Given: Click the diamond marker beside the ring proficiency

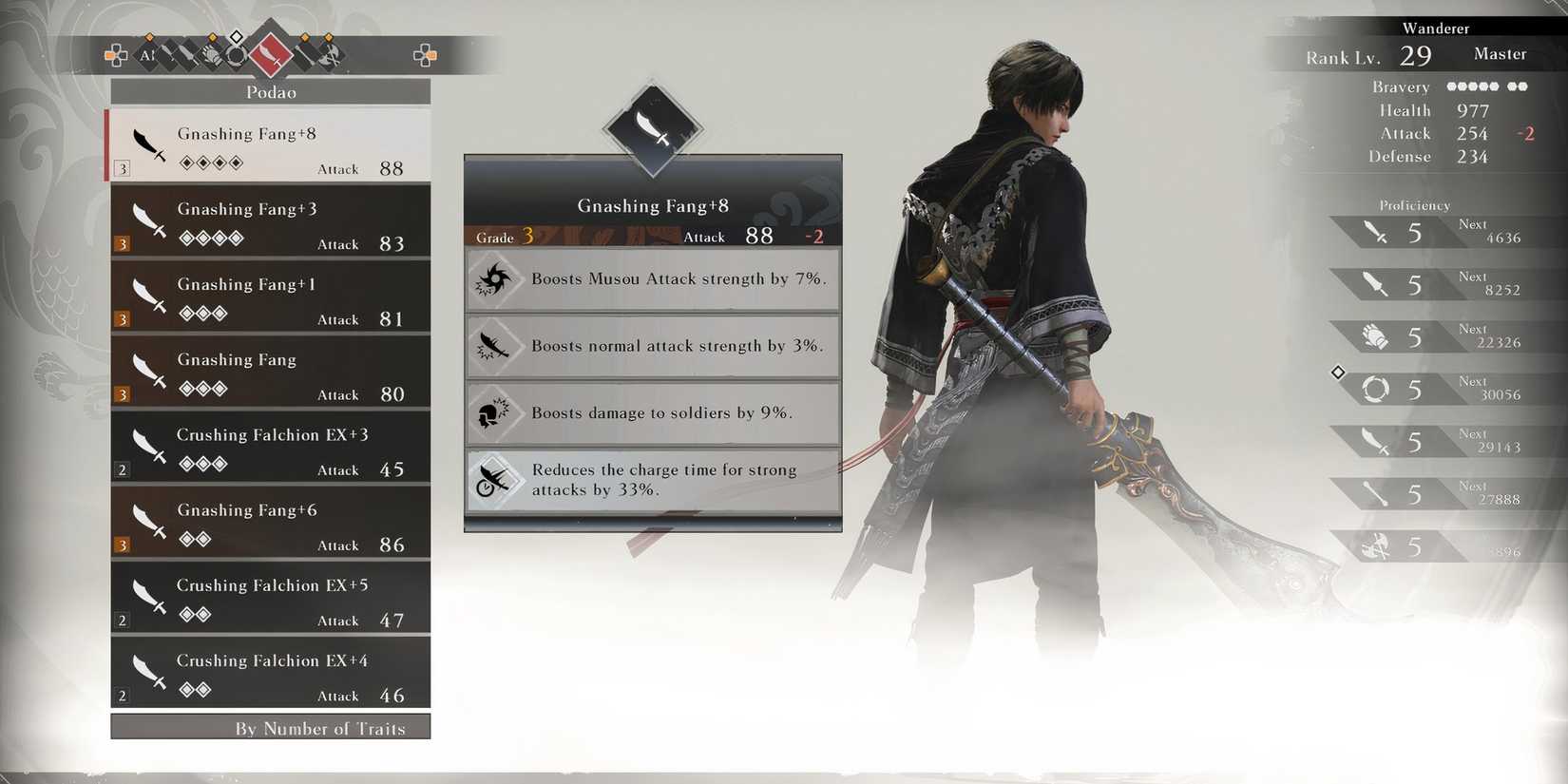Looking at the screenshot, I should pyautogui.click(x=1337, y=373).
